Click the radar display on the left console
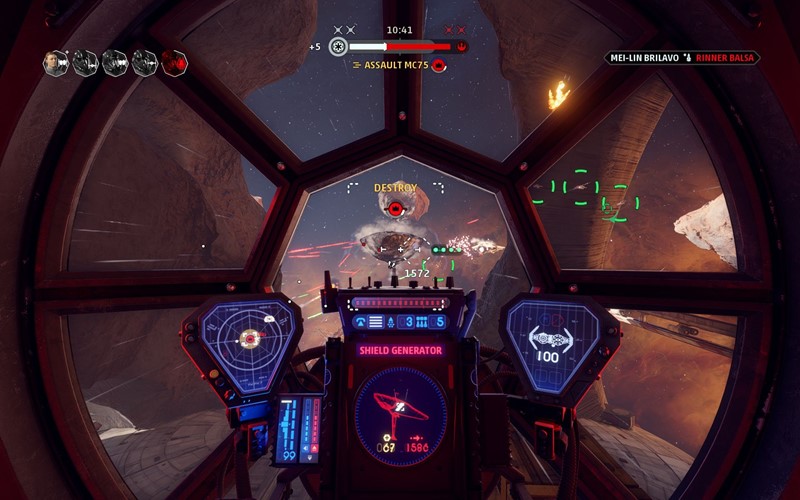800x500 pixels. click(248, 338)
